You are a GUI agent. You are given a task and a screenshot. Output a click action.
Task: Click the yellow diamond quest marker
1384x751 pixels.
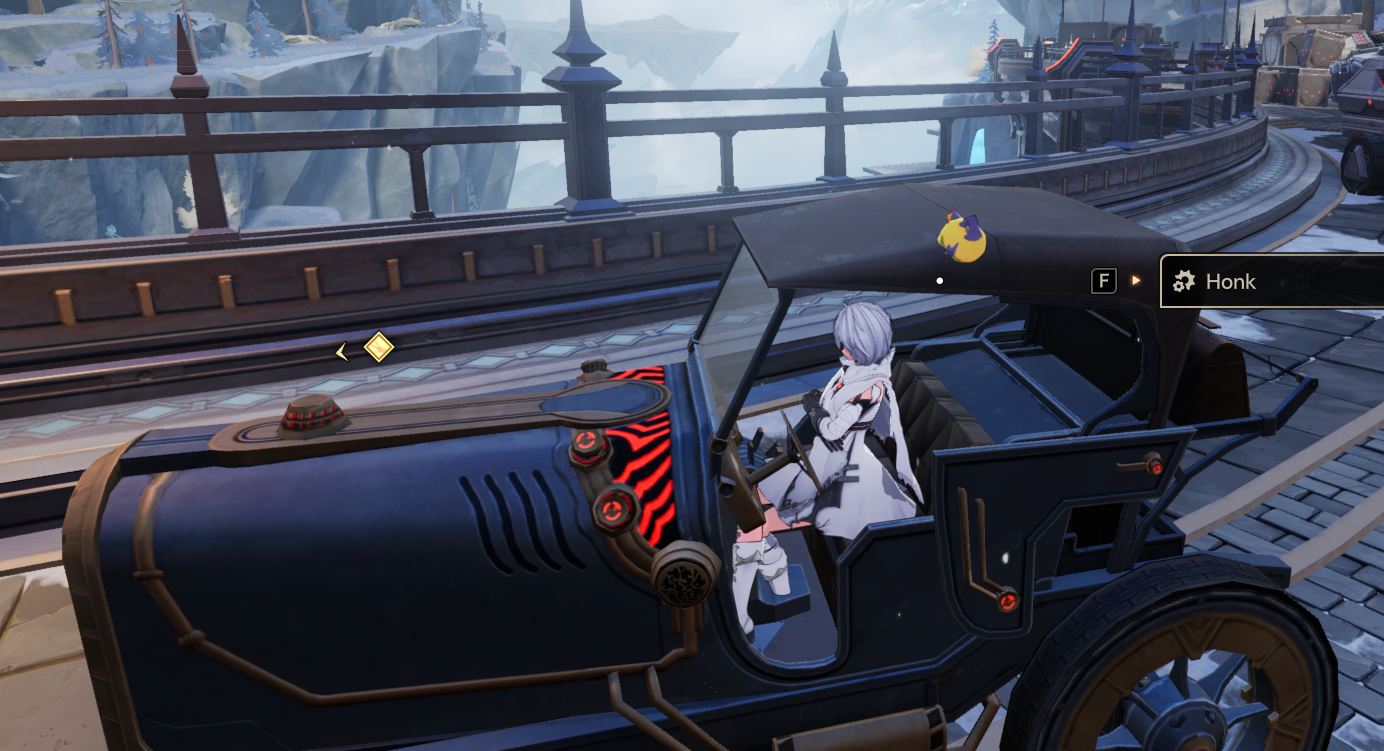(x=378, y=348)
